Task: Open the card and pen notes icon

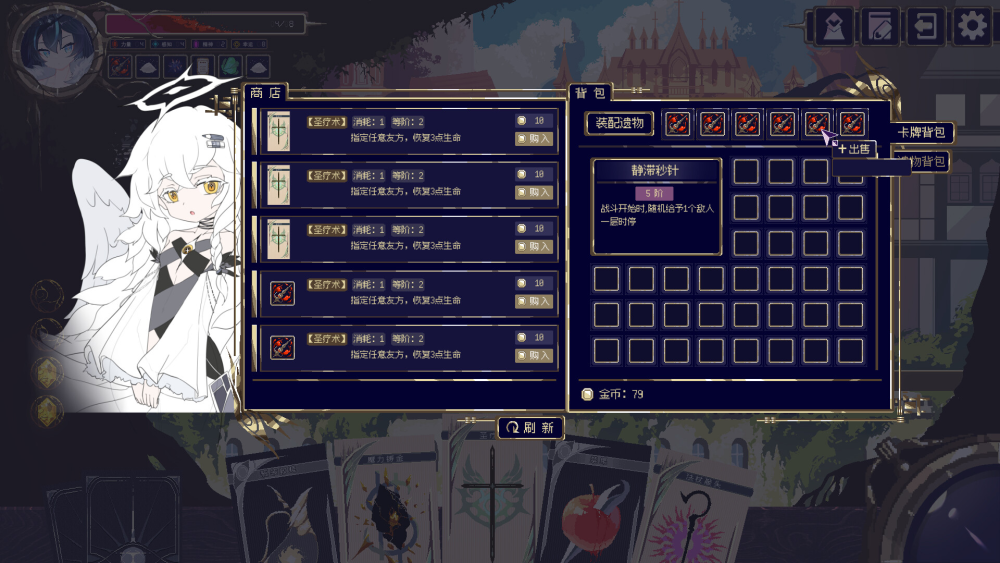Action: click(879, 27)
